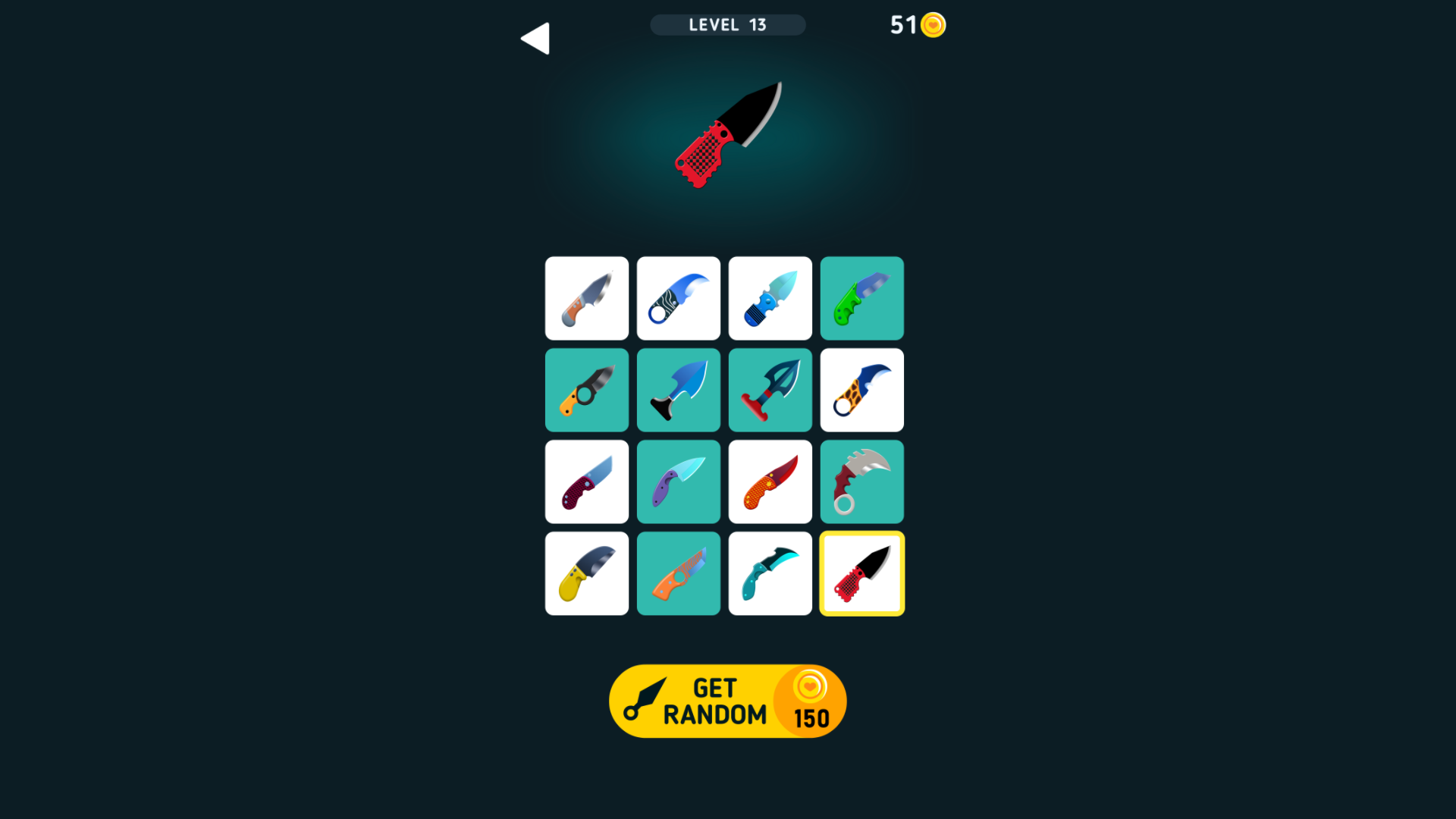
Task: Choose the purple knife with light blue blade
Action: click(x=678, y=482)
